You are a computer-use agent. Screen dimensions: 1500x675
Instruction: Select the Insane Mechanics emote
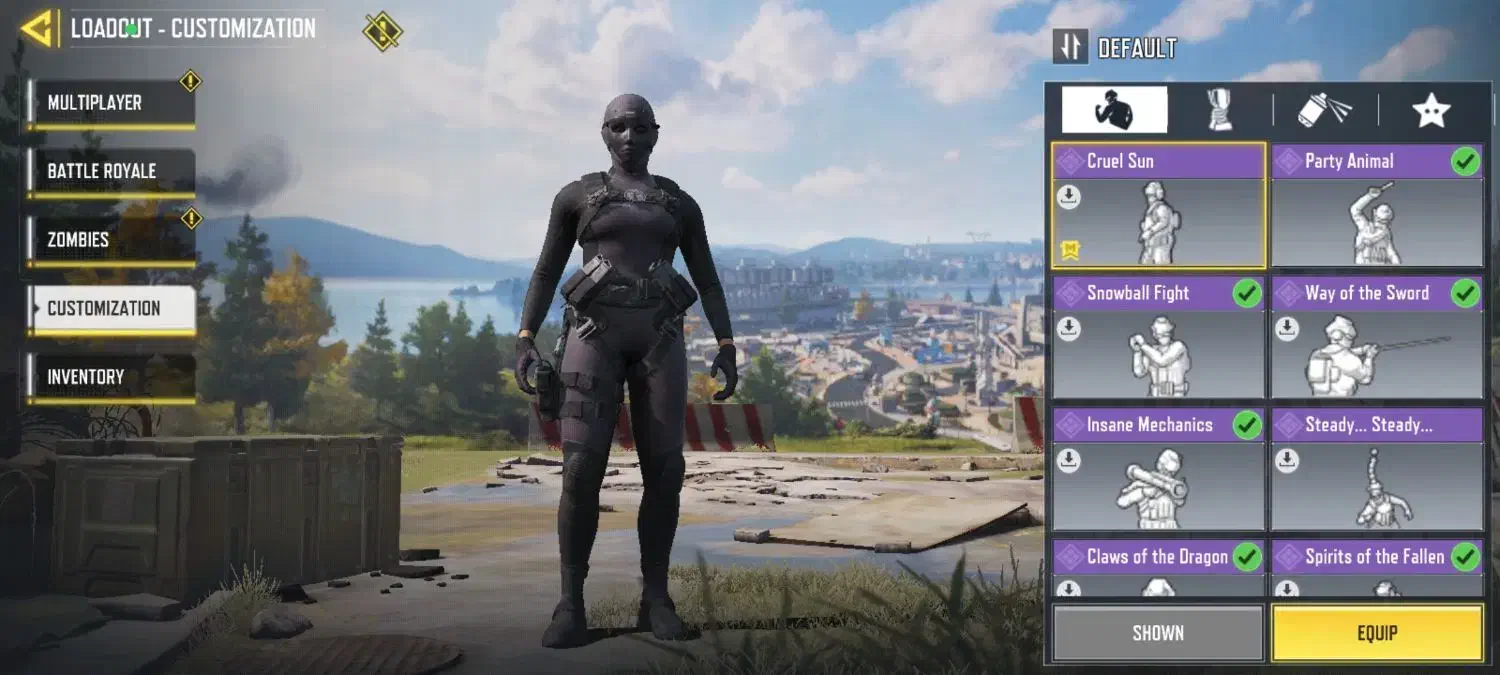point(1158,470)
